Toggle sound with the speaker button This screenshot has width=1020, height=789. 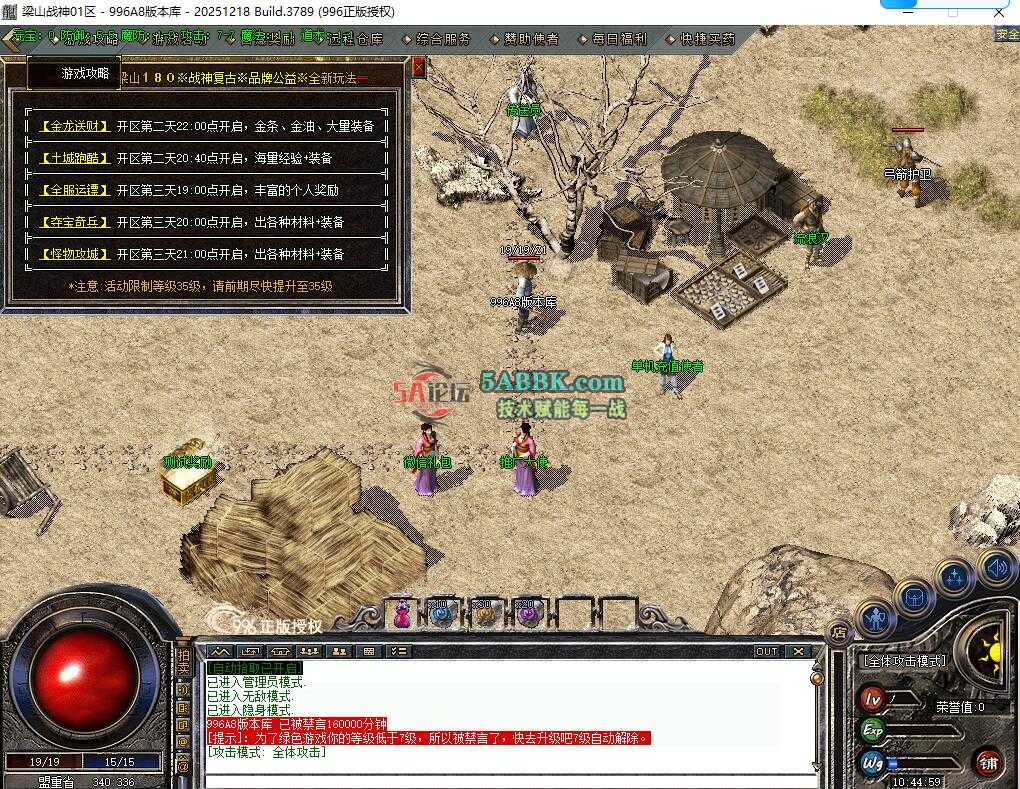(x=995, y=567)
